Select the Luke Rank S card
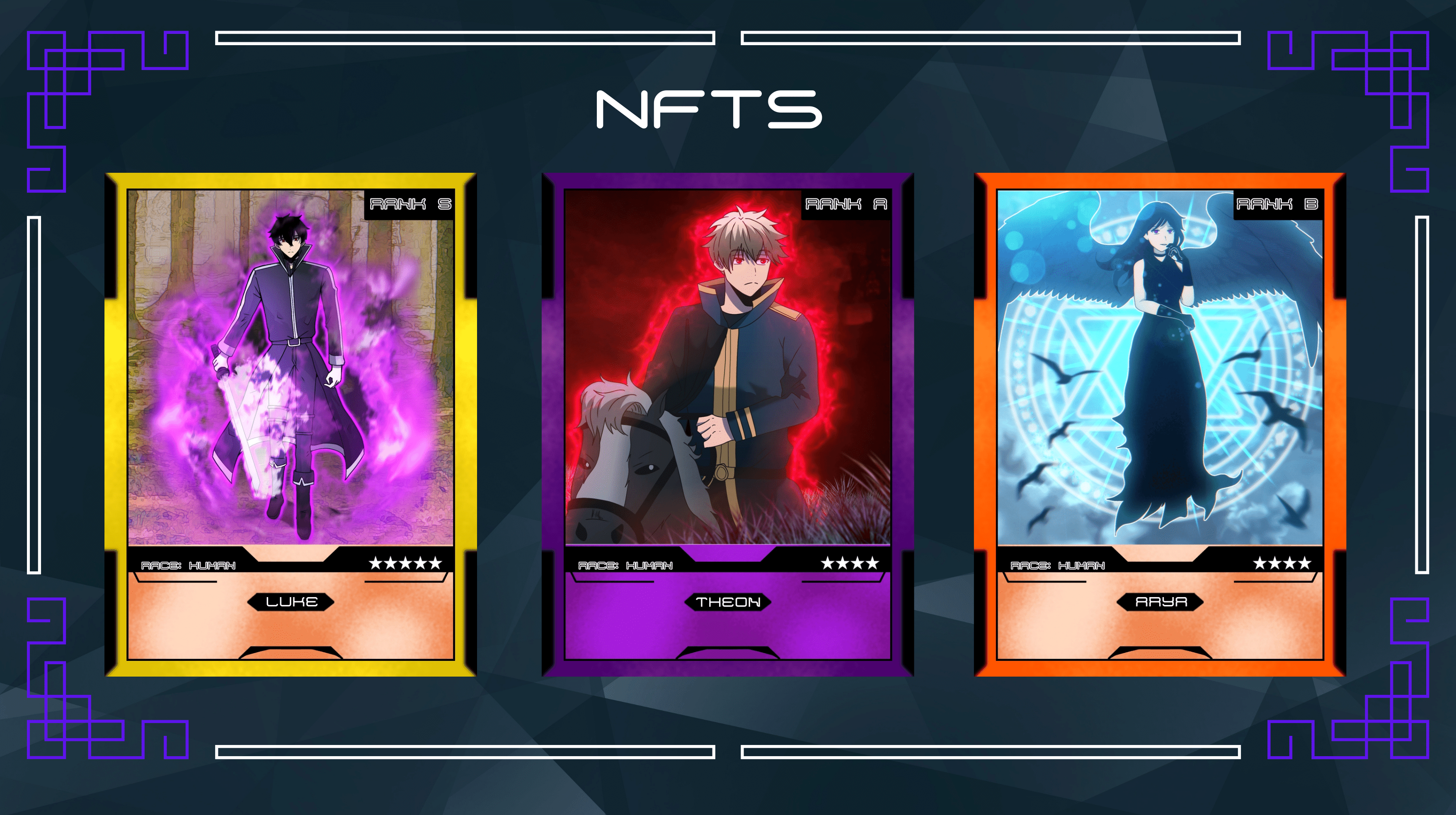 [291, 424]
